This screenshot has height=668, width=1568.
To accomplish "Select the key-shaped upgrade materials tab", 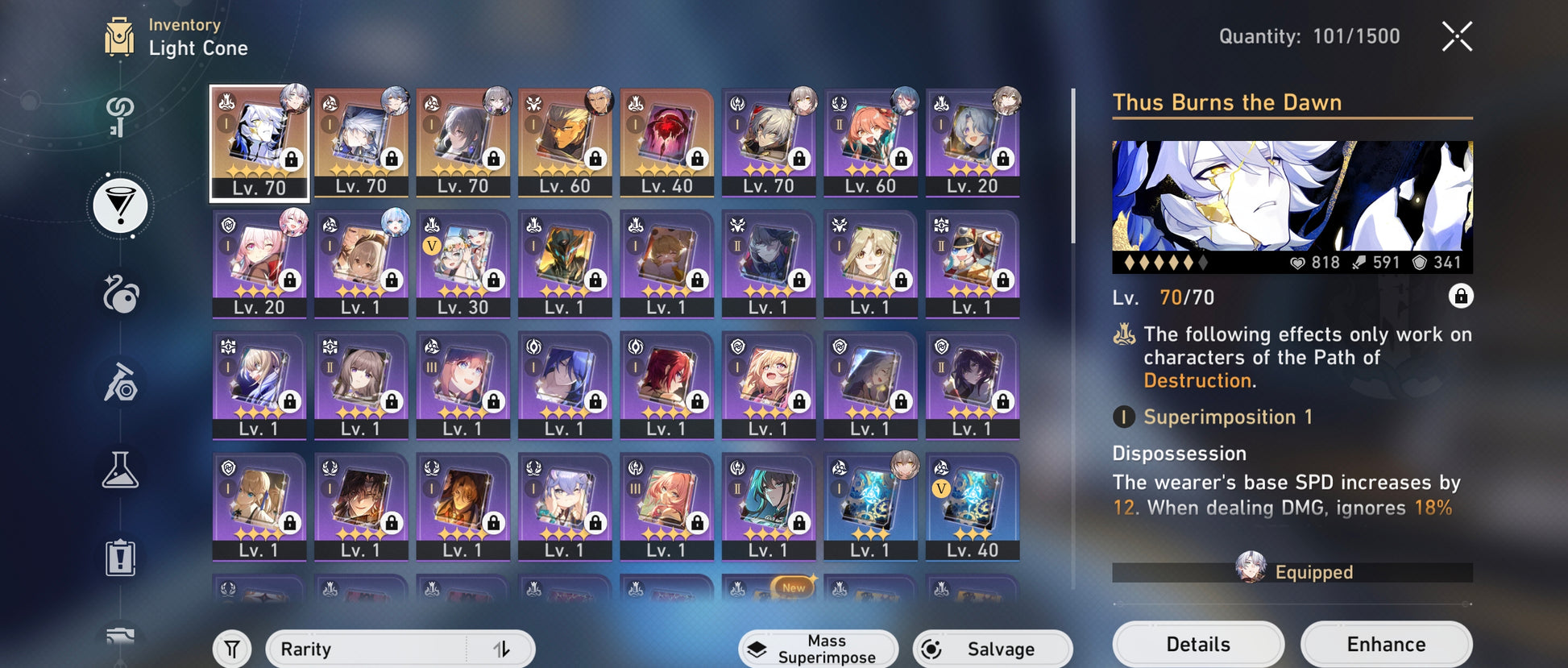I will pos(120,117).
